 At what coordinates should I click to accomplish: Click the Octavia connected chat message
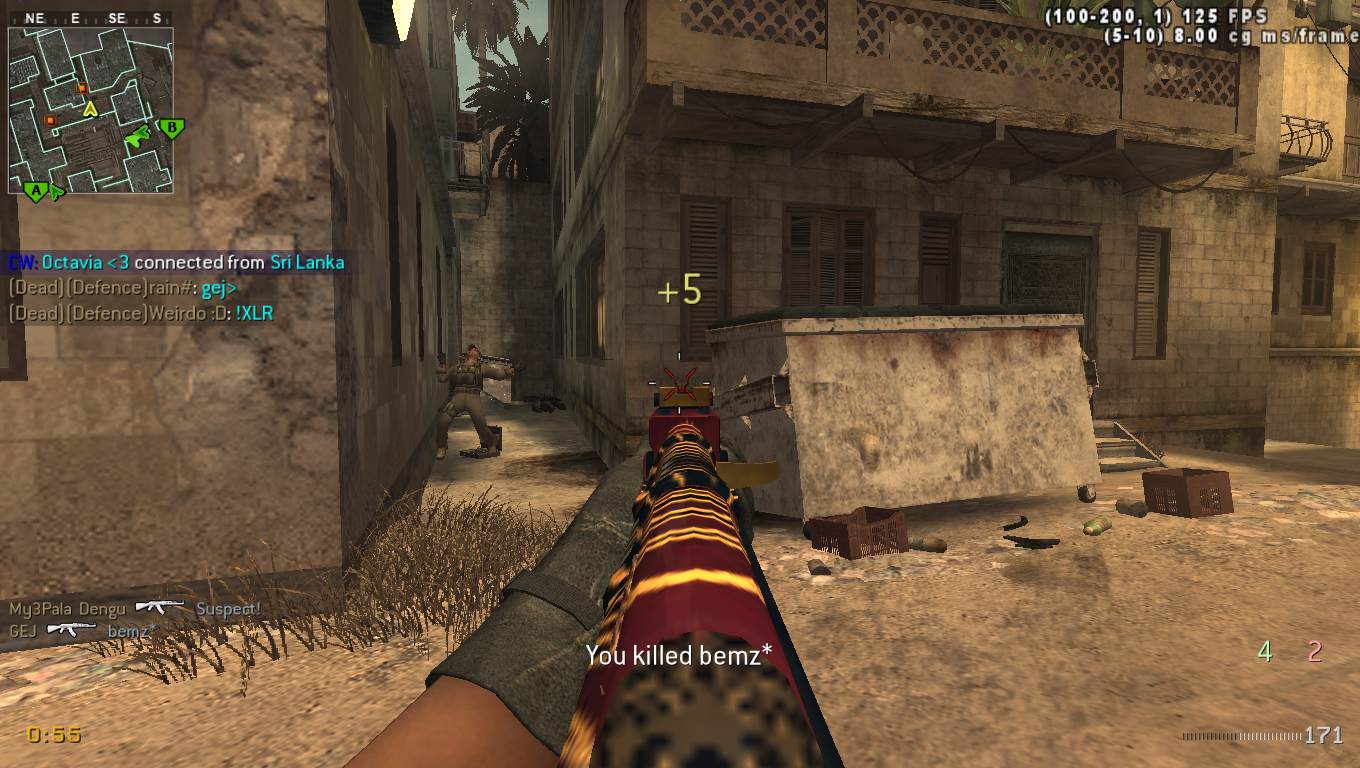176,263
